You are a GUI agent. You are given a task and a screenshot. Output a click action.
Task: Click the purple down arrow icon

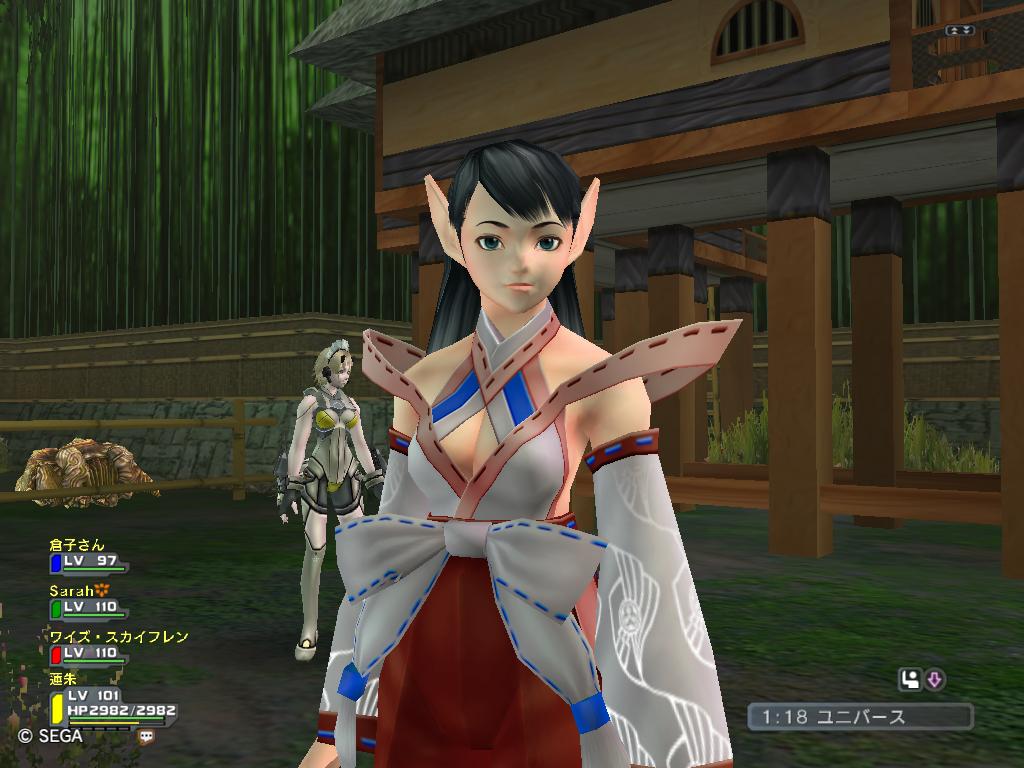pos(935,680)
